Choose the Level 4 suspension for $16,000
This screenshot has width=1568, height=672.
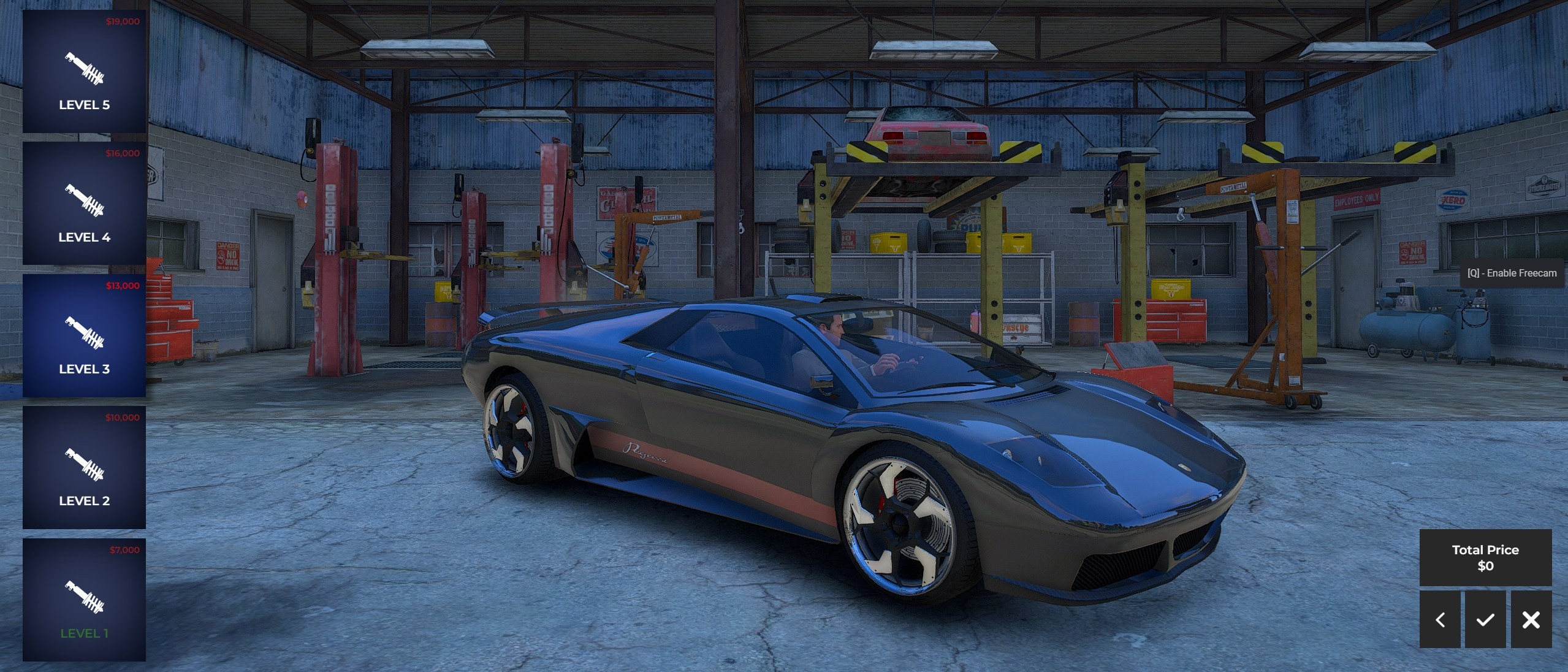(x=84, y=204)
